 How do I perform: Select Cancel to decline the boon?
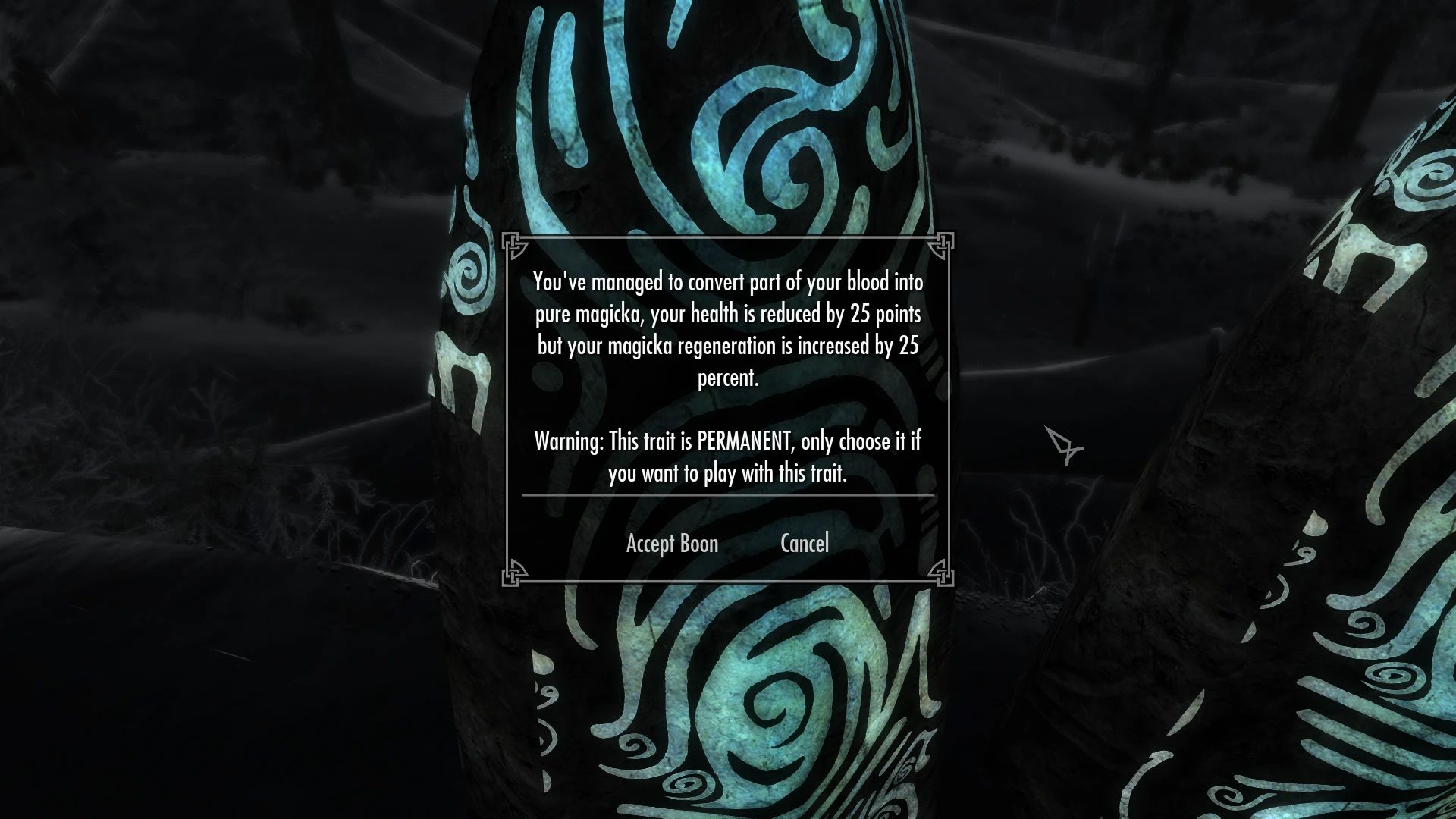point(804,543)
